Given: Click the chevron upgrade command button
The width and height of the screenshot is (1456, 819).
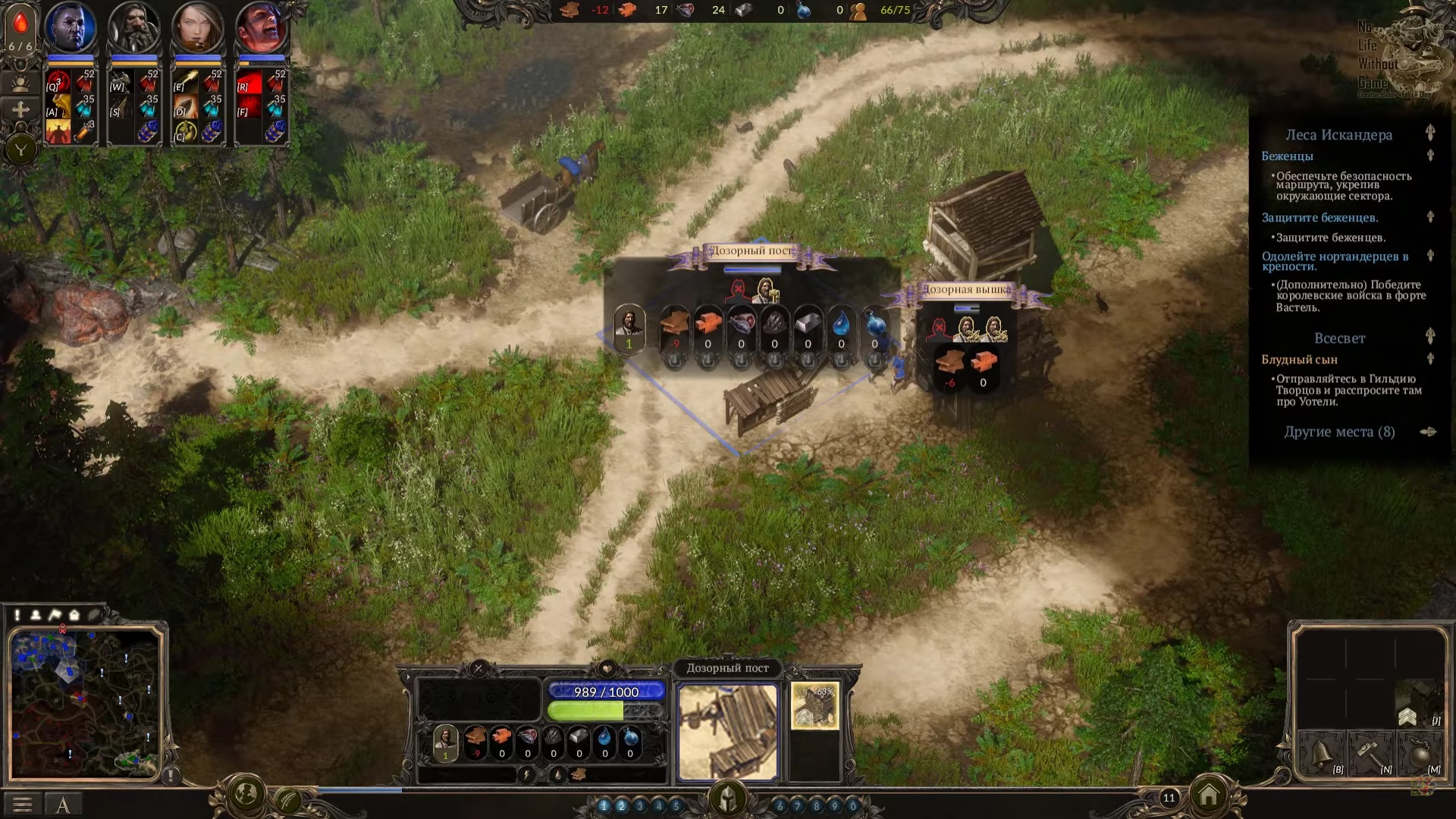Looking at the screenshot, I should click(1408, 716).
